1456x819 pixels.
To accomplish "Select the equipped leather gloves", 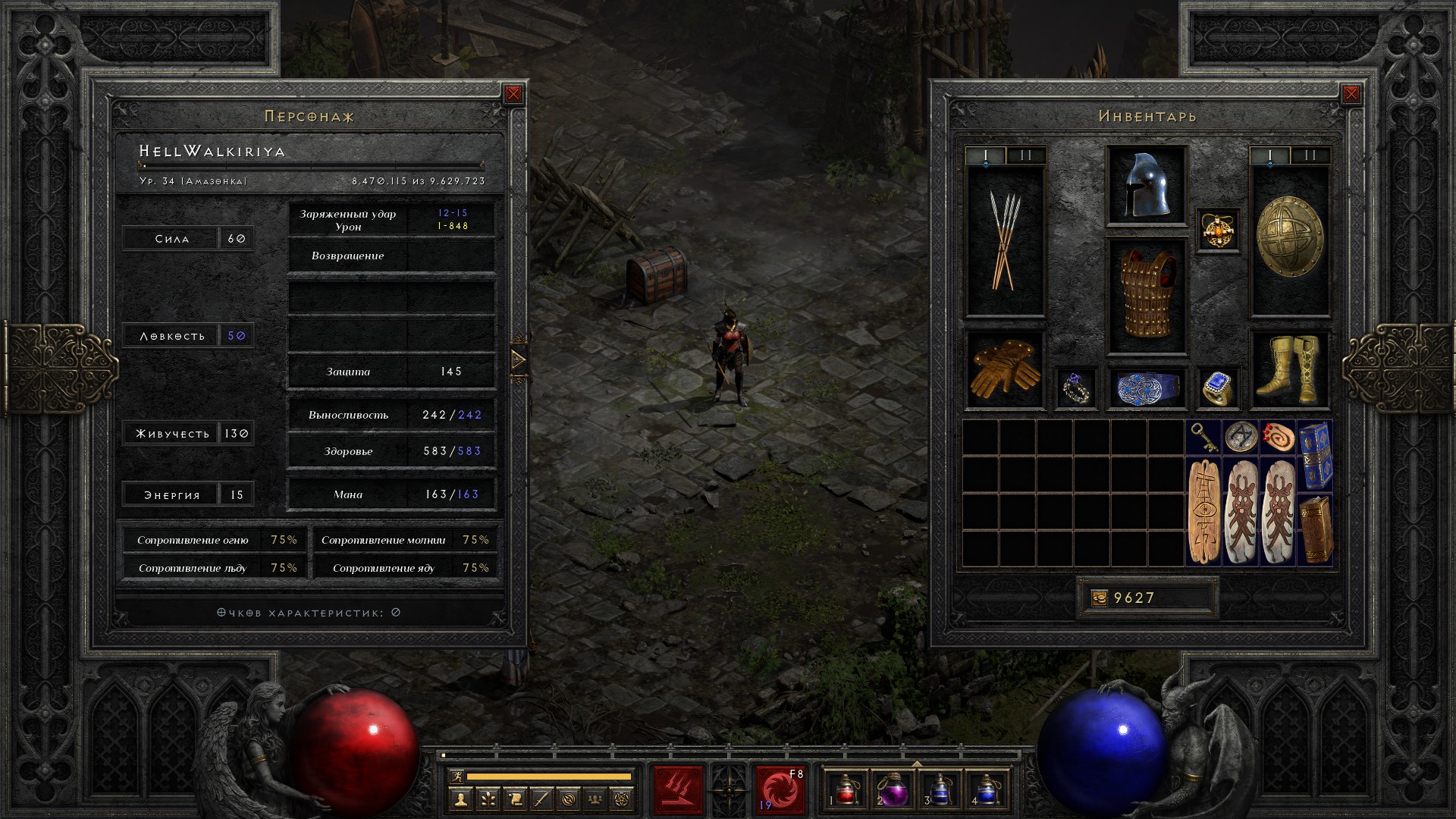I will coord(1005,369).
